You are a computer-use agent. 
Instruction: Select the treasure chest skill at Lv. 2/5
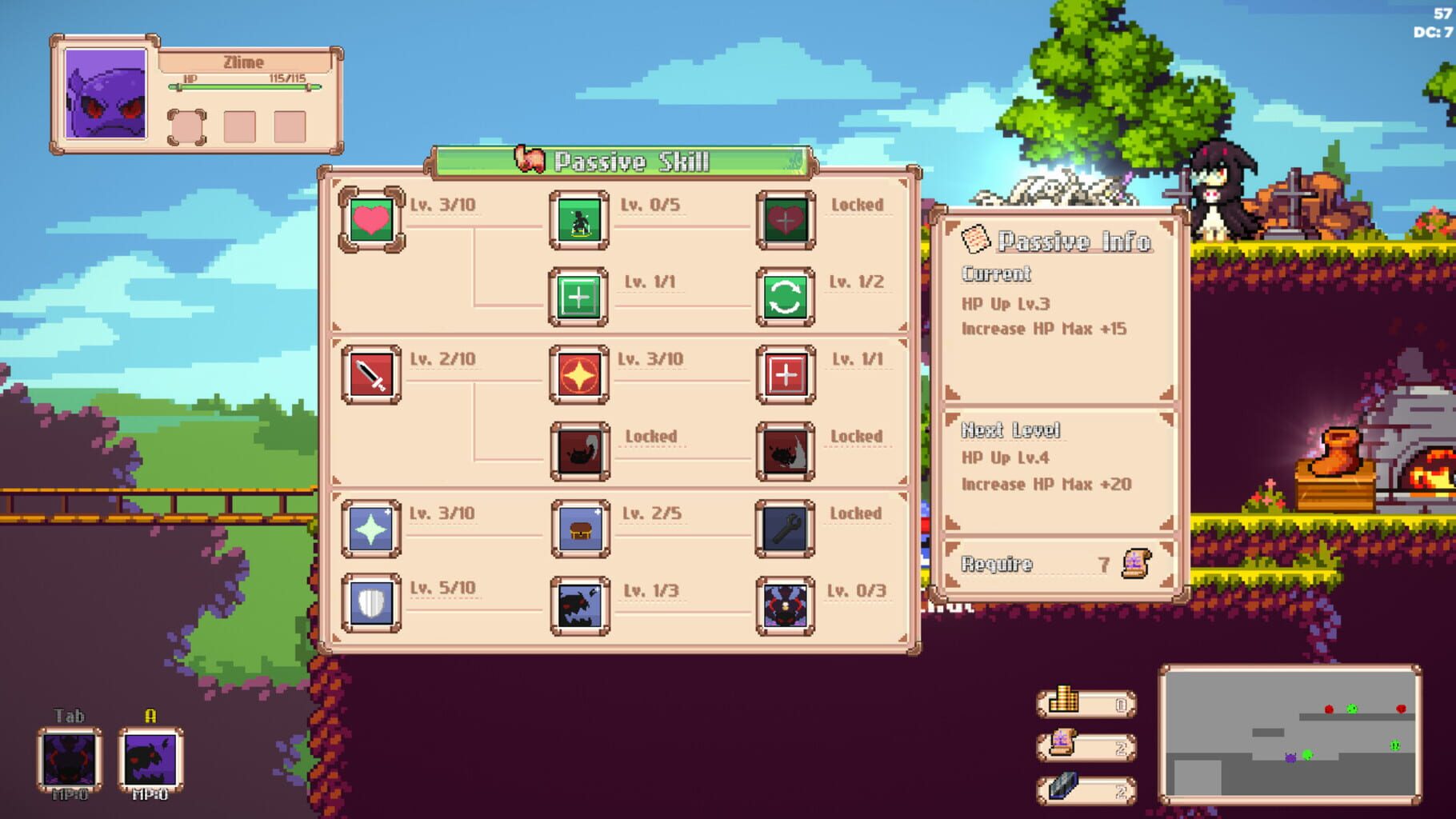click(578, 529)
